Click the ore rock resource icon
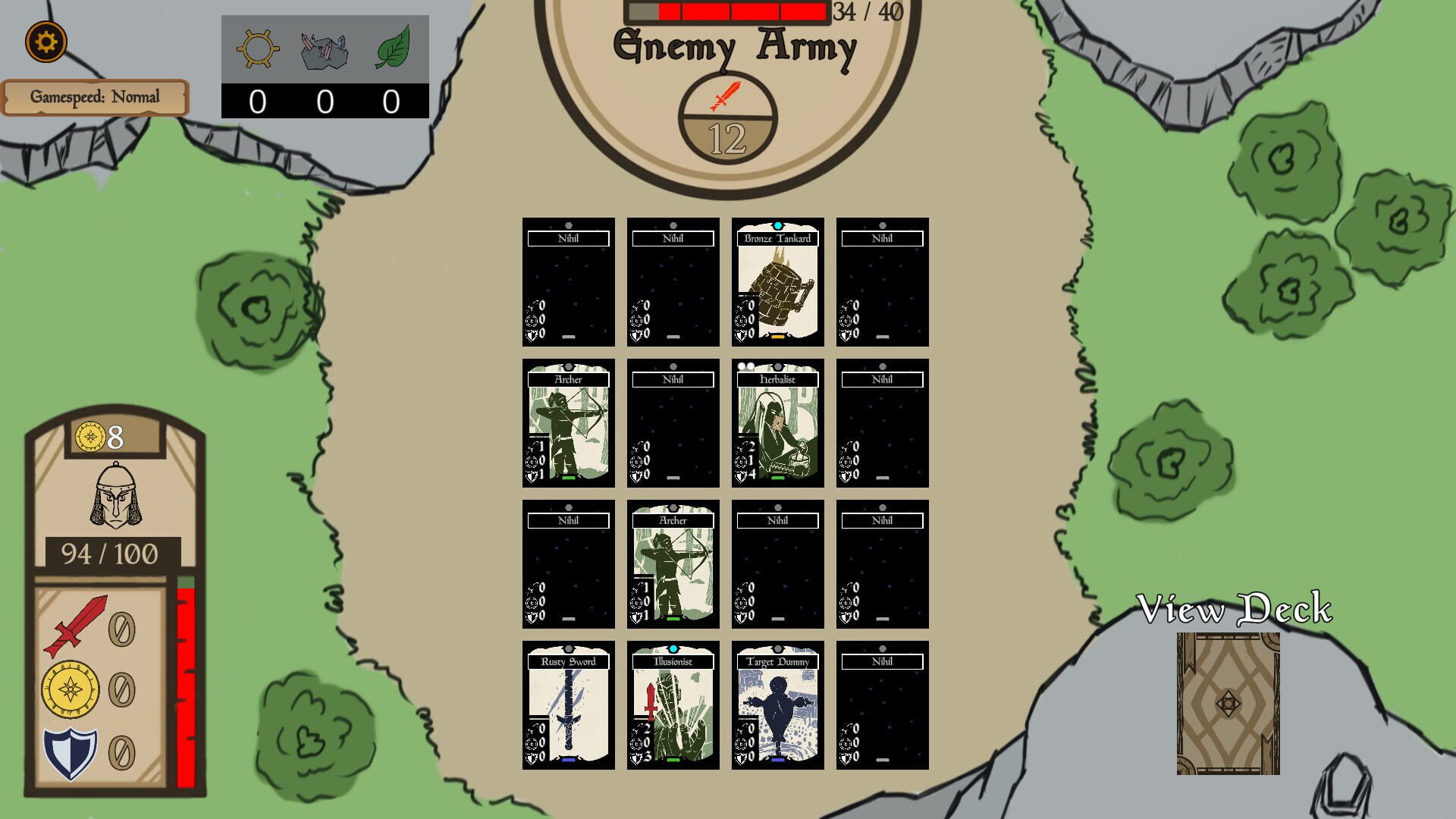 (x=323, y=50)
